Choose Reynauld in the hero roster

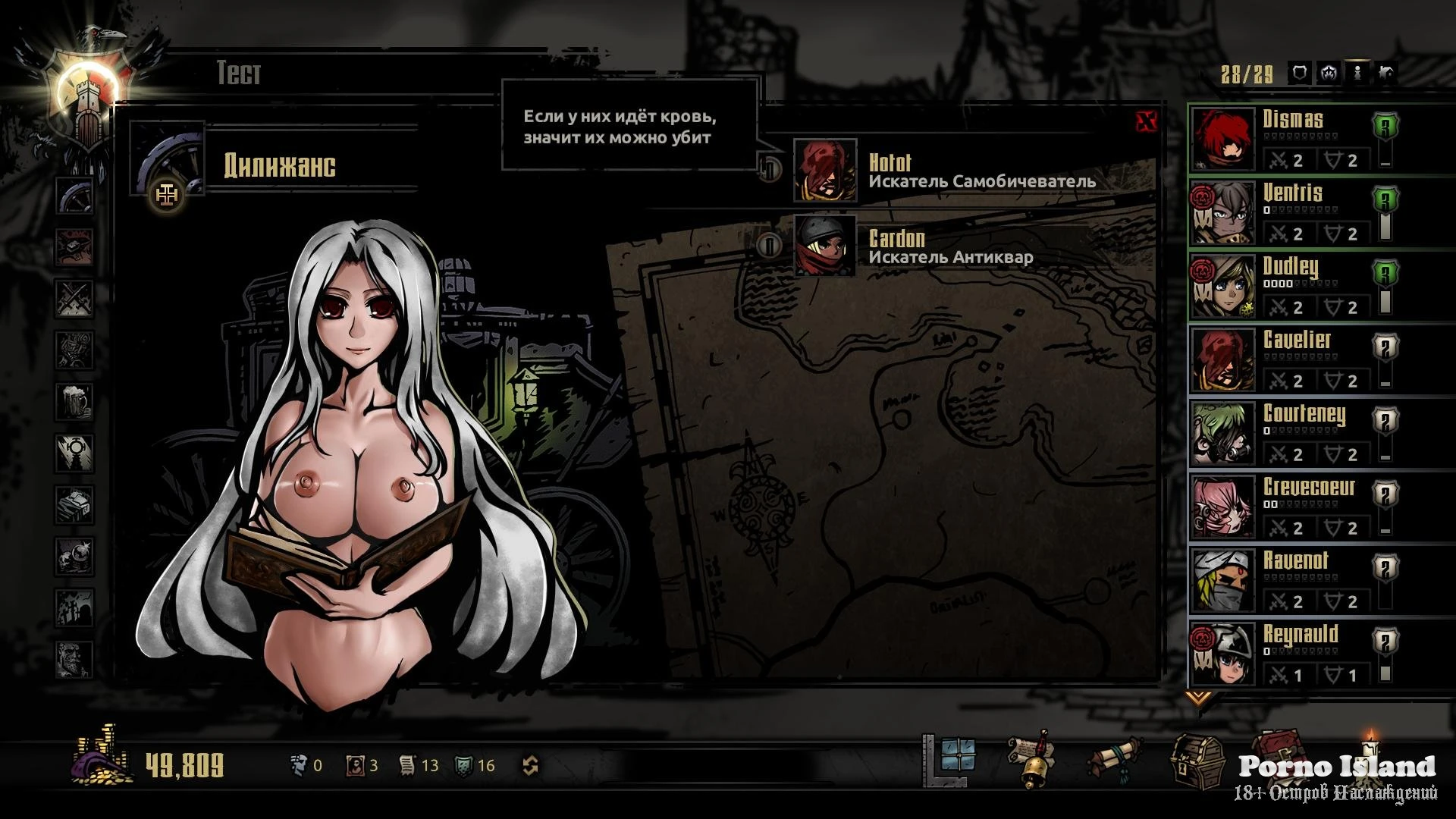click(1289, 654)
